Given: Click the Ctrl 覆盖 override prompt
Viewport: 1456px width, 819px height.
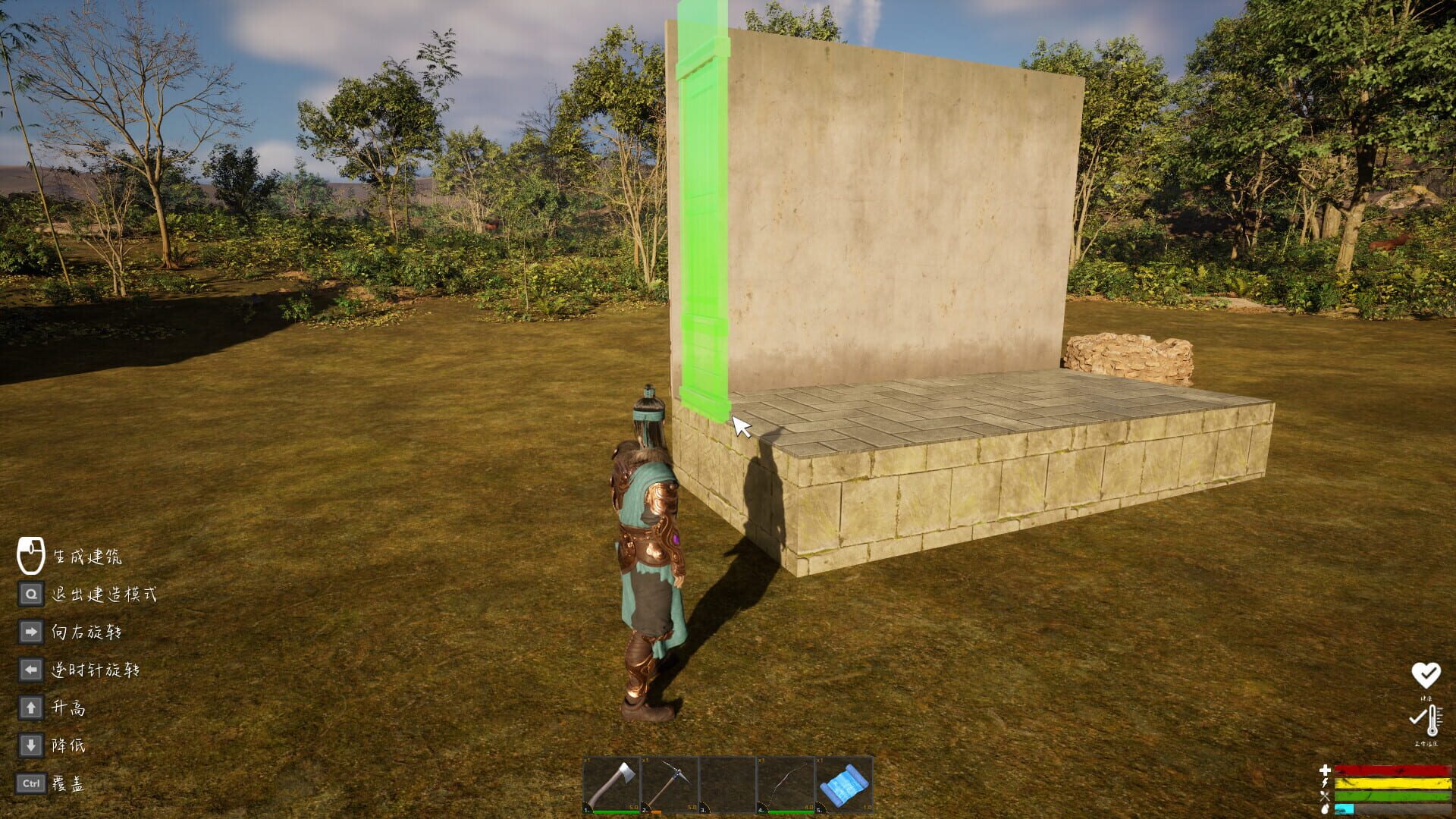Looking at the screenshot, I should pyautogui.click(x=30, y=784).
